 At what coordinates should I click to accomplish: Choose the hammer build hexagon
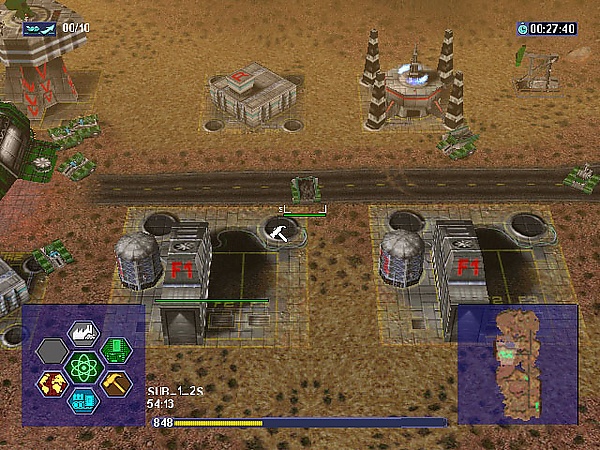pos(116,383)
